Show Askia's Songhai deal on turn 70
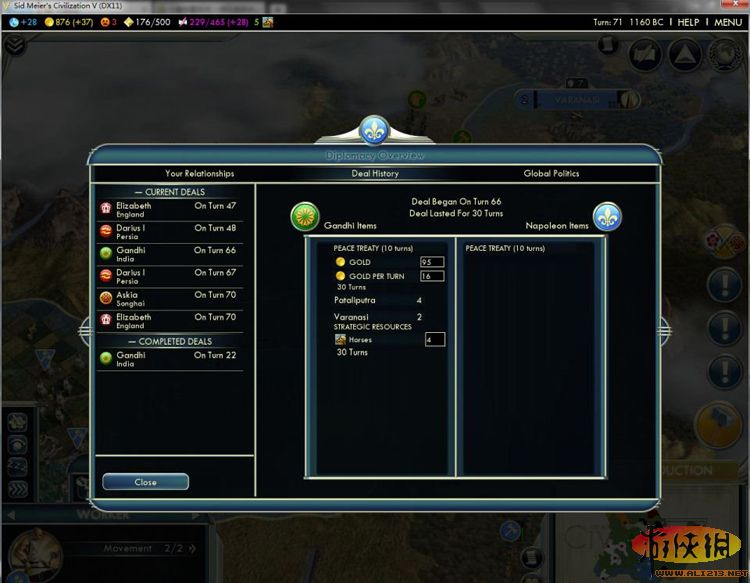 point(170,299)
